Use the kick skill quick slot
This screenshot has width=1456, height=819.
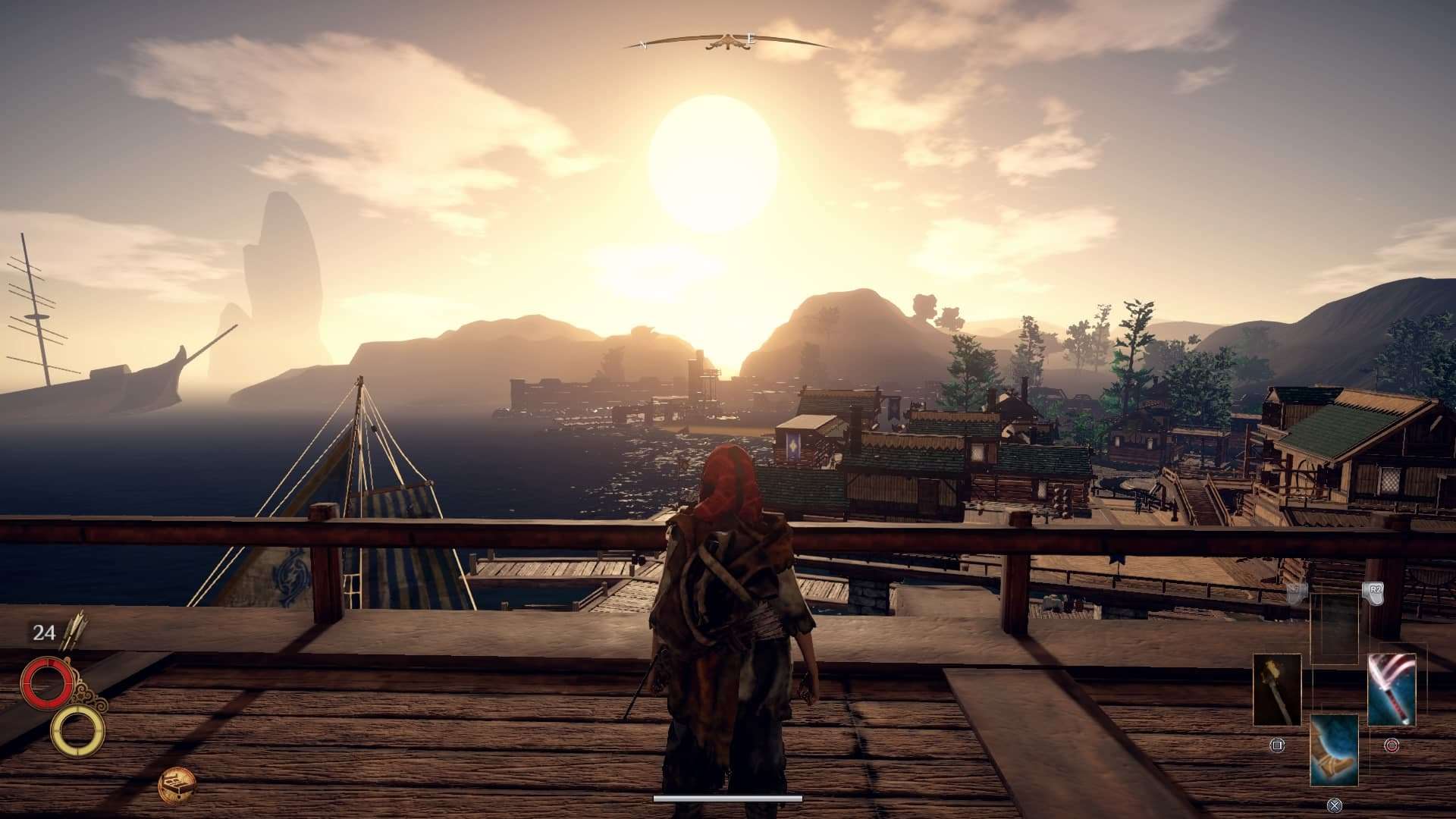coord(1334,749)
